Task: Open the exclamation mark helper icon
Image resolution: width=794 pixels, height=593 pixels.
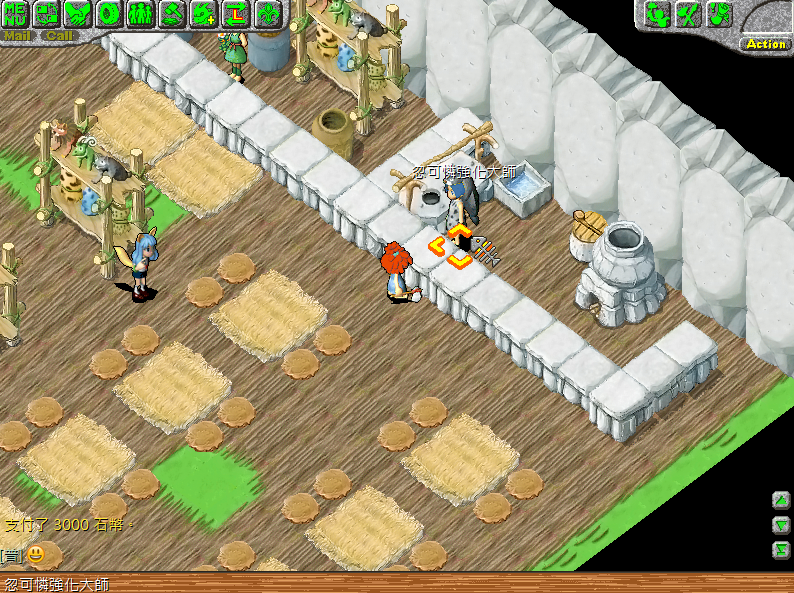Action: (x=720, y=14)
